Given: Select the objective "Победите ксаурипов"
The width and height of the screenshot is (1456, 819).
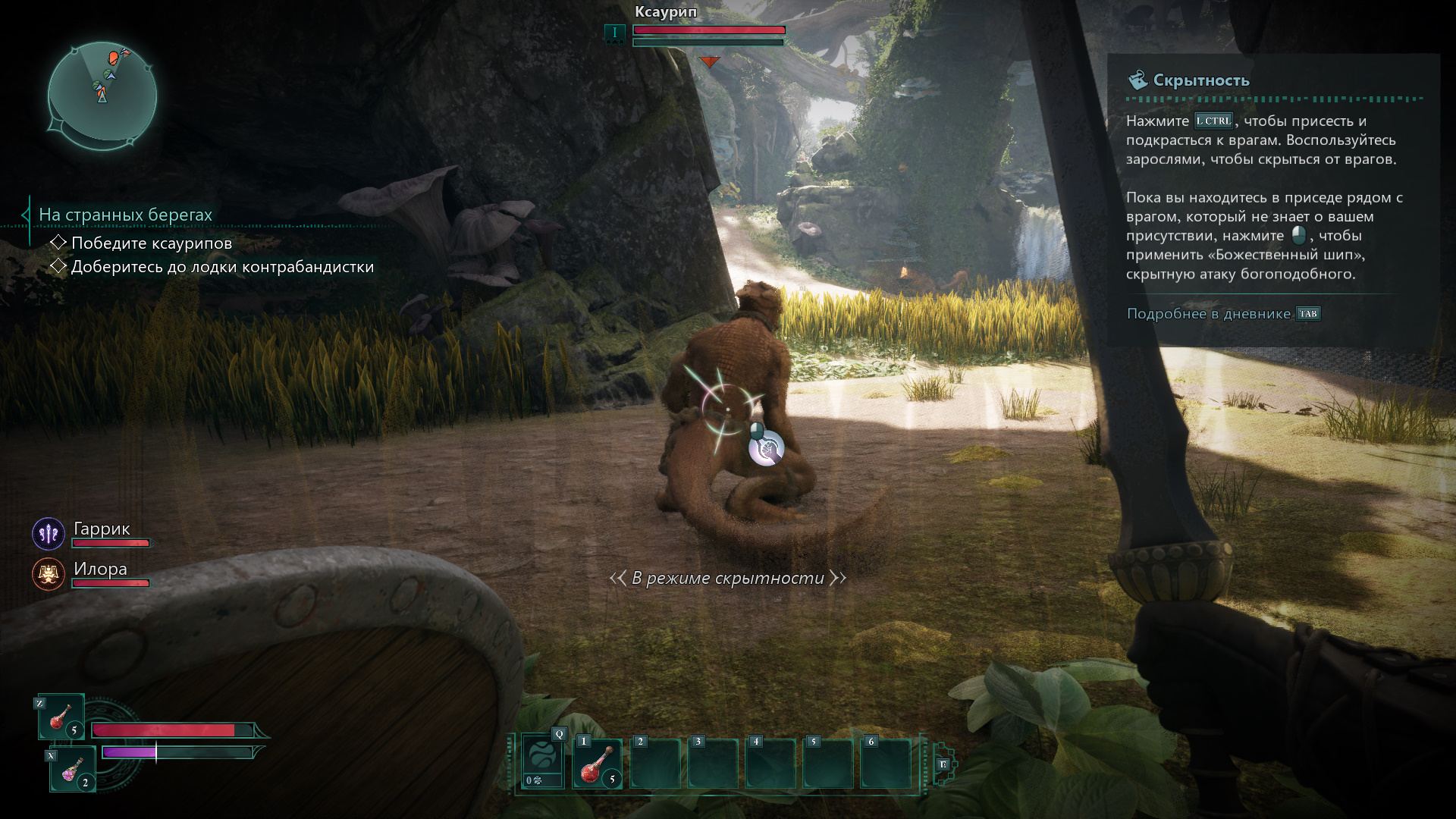Looking at the screenshot, I should pos(151,243).
